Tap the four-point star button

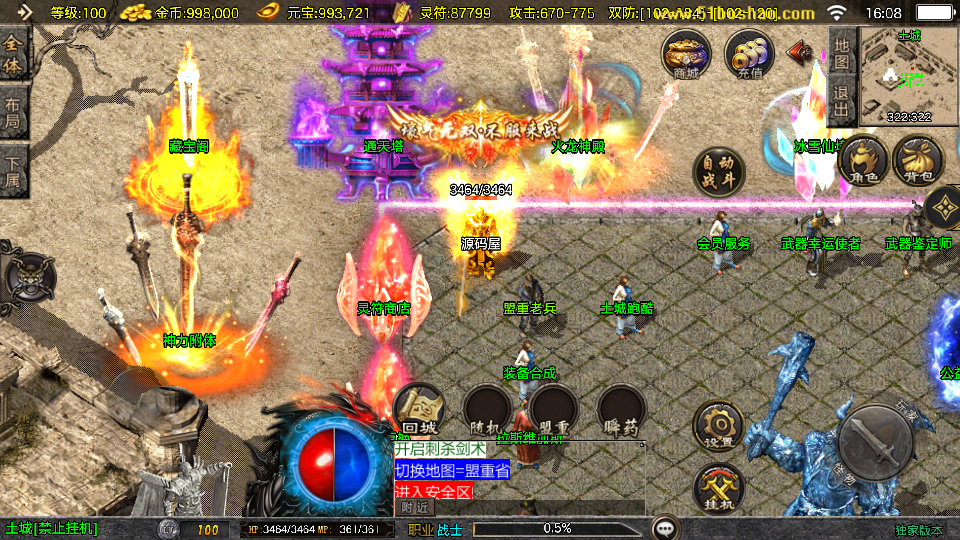pyautogui.click(x=943, y=208)
